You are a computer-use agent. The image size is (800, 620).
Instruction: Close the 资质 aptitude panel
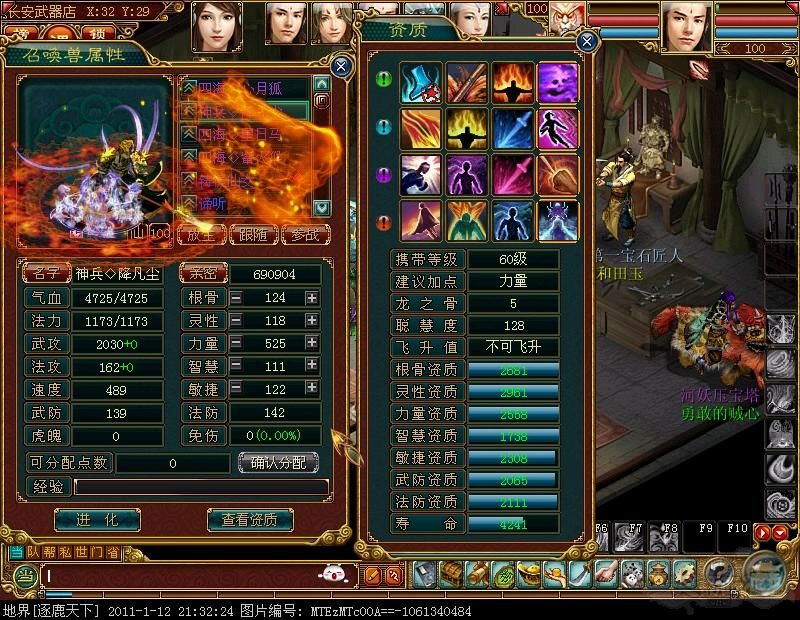[x=587, y=41]
